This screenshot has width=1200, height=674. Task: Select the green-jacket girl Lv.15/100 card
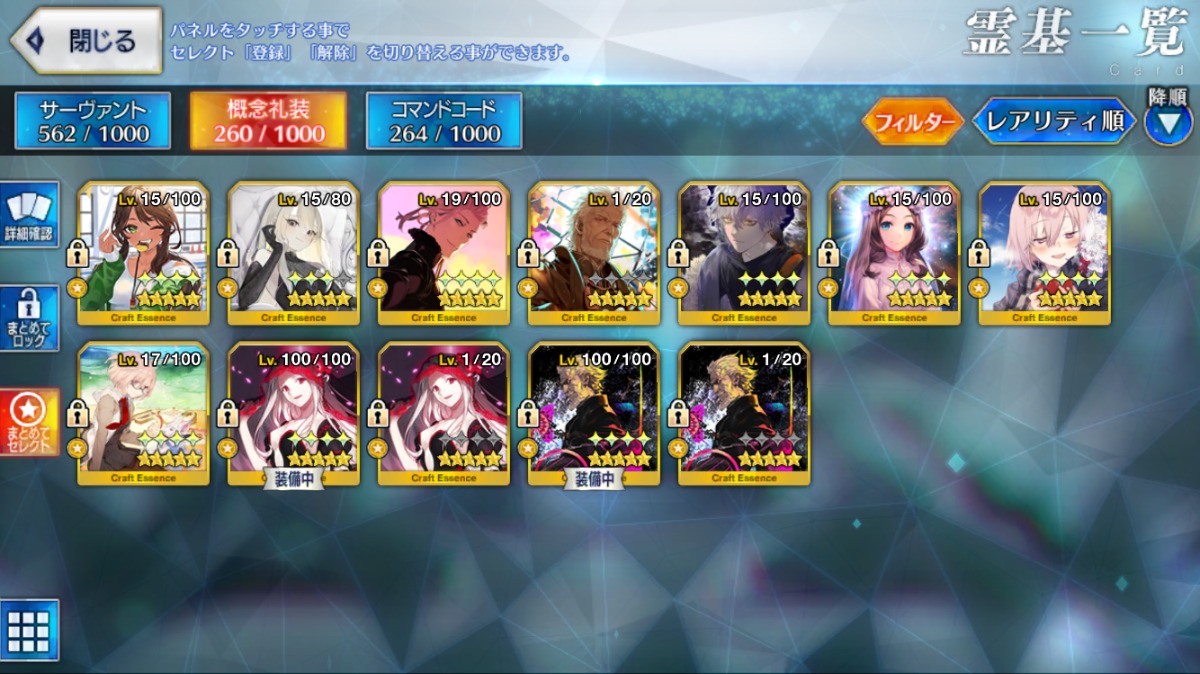click(x=144, y=253)
